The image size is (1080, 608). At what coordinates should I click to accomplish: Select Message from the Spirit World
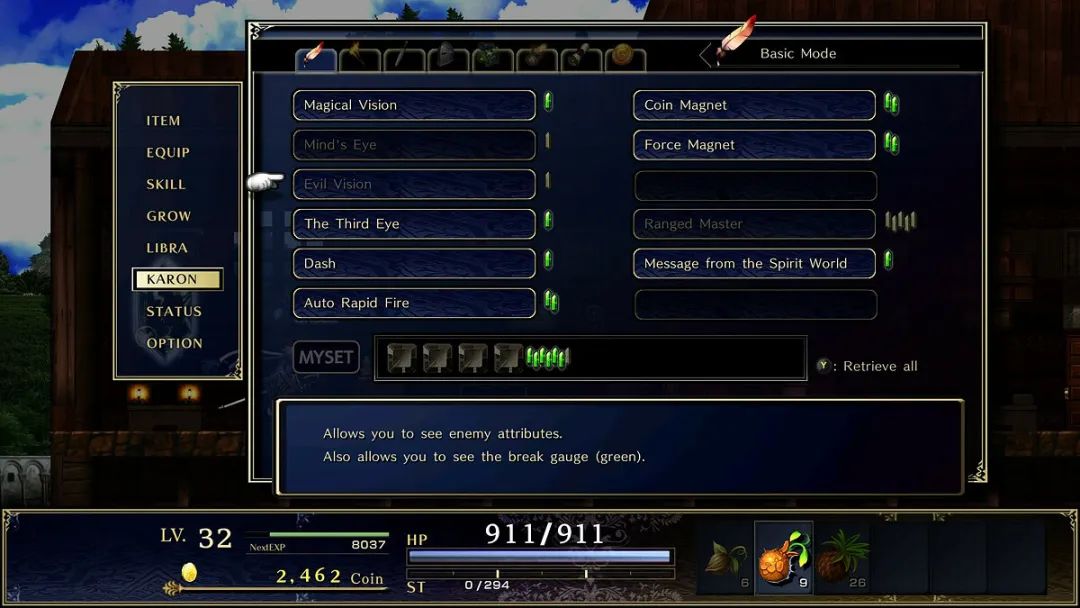755,263
